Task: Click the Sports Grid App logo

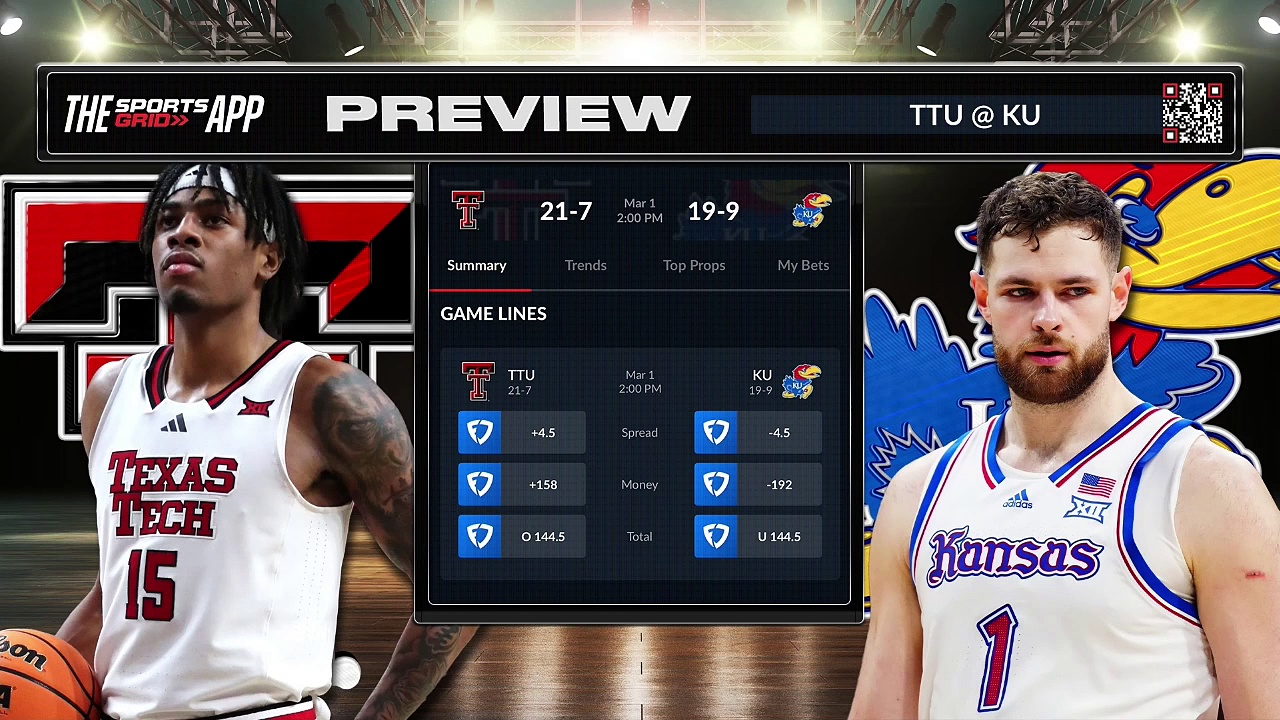Action: point(163,113)
